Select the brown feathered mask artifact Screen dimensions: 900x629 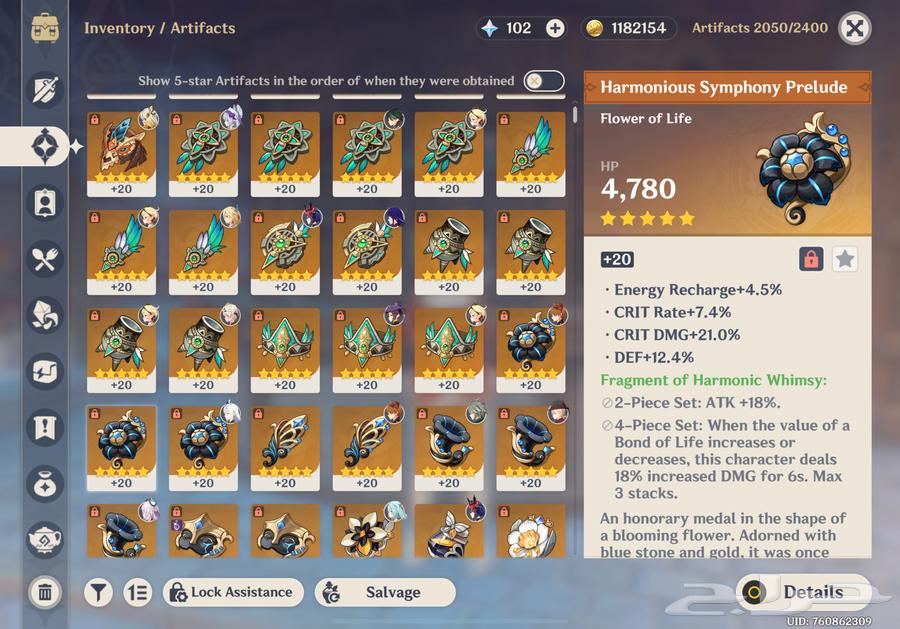(x=120, y=152)
